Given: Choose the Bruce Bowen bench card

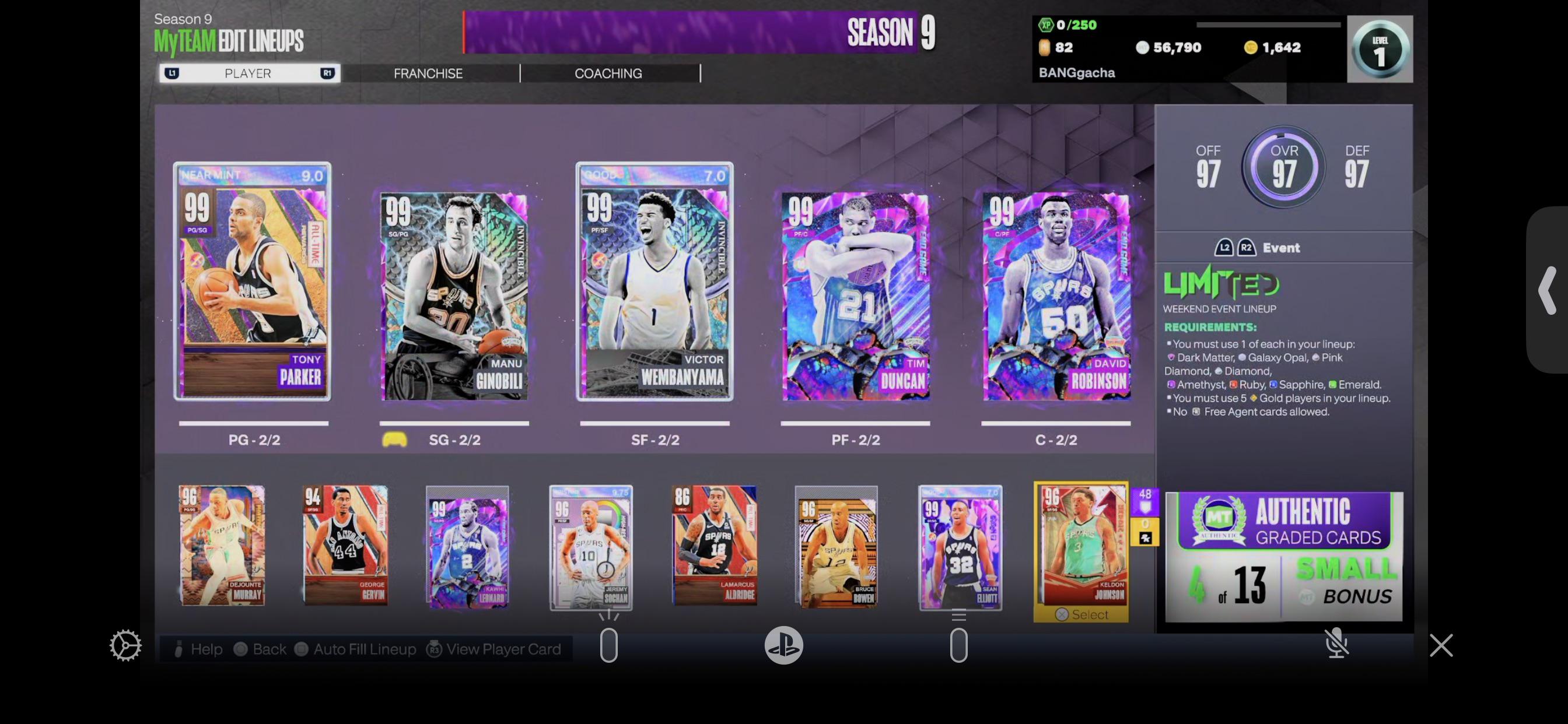Looking at the screenshot, I should coord(837,547).
